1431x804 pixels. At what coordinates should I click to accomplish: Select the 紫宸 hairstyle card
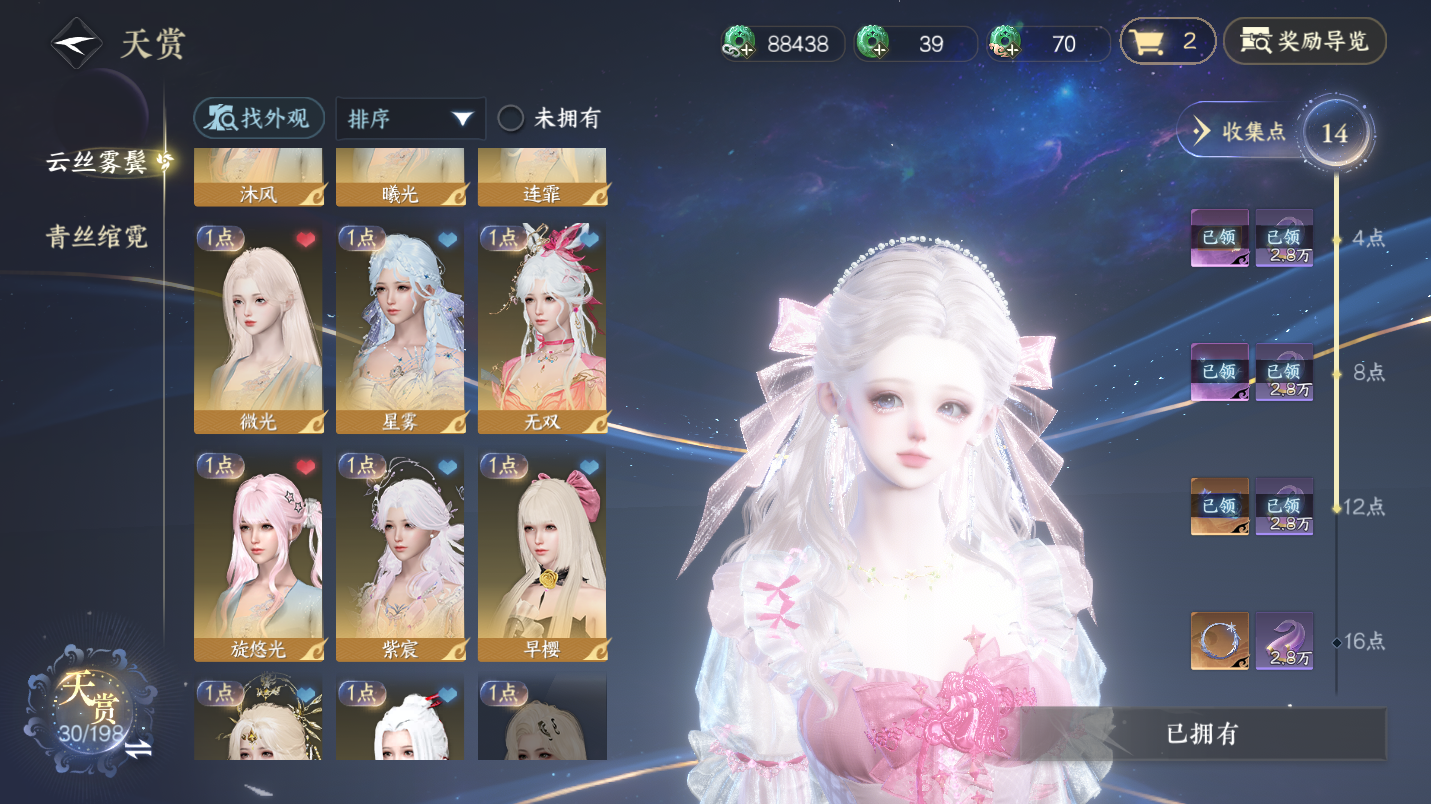(400, 555)
